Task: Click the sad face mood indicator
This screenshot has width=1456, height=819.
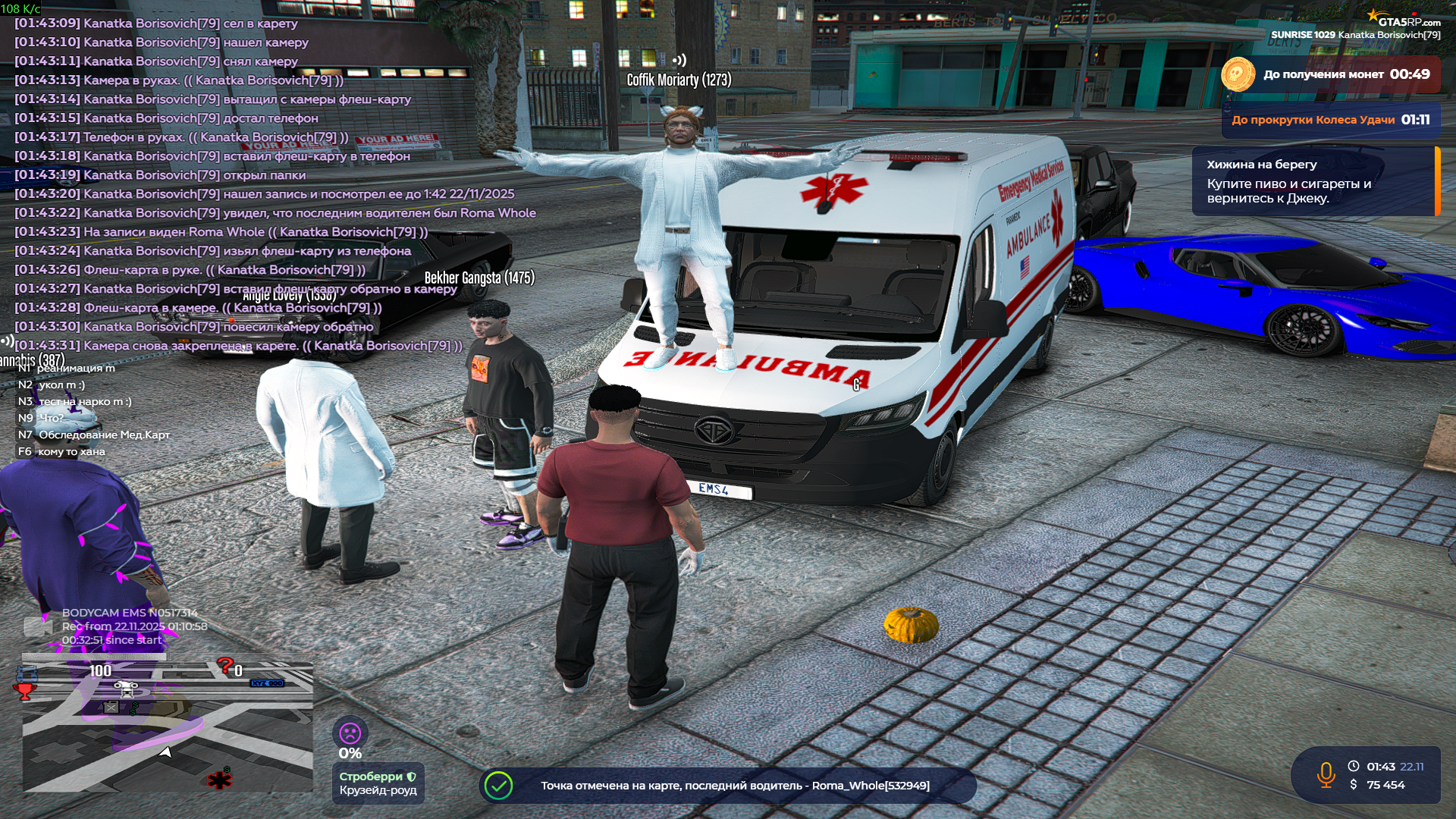Action: [350, 733]
